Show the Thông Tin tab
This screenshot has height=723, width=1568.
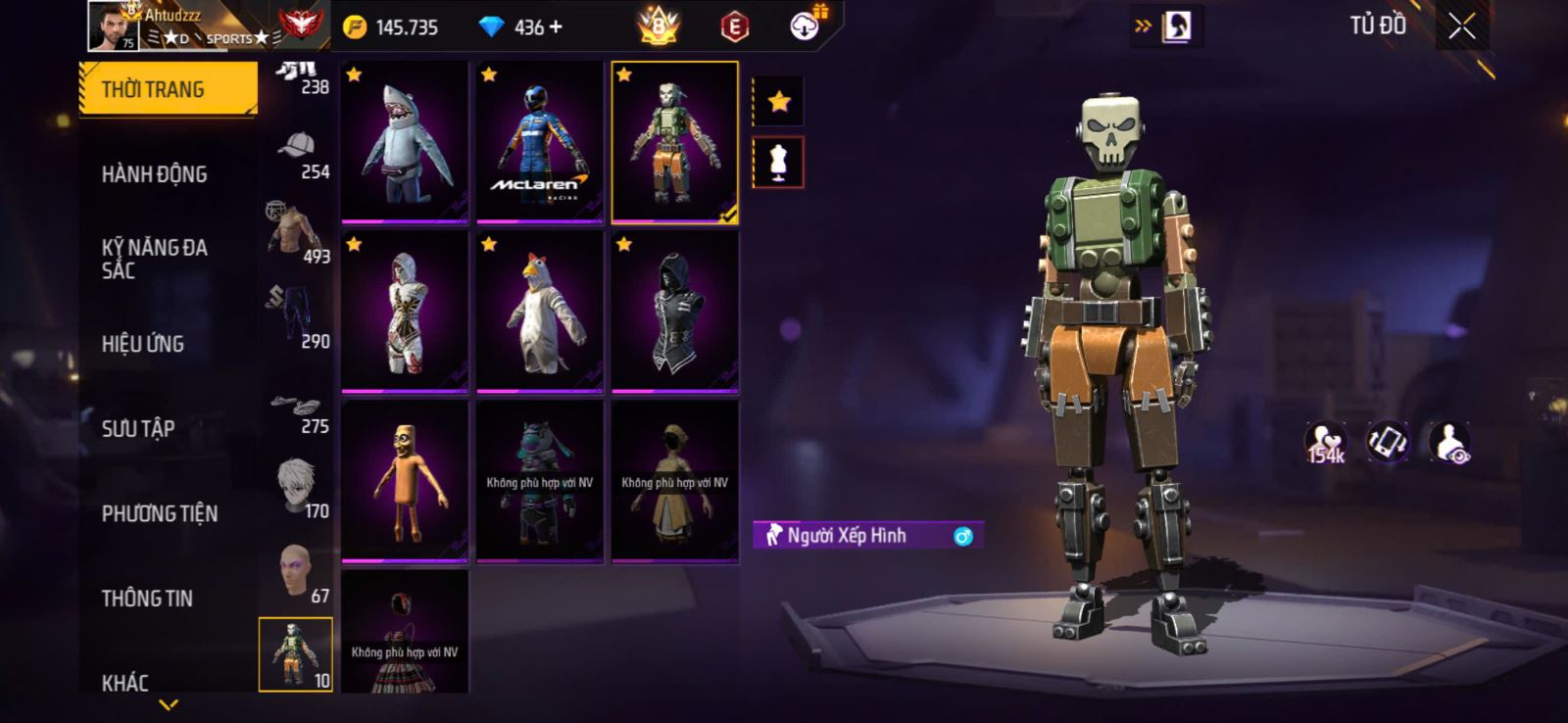click(147, 599)
